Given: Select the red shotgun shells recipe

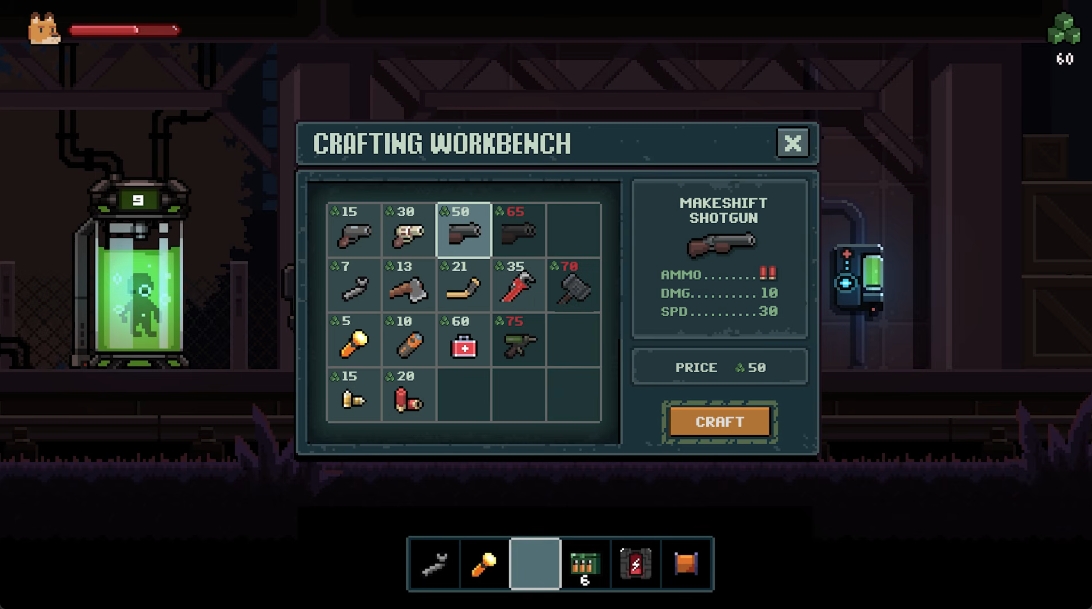Looking at the screenshot, I should click(x=409, y=396).
